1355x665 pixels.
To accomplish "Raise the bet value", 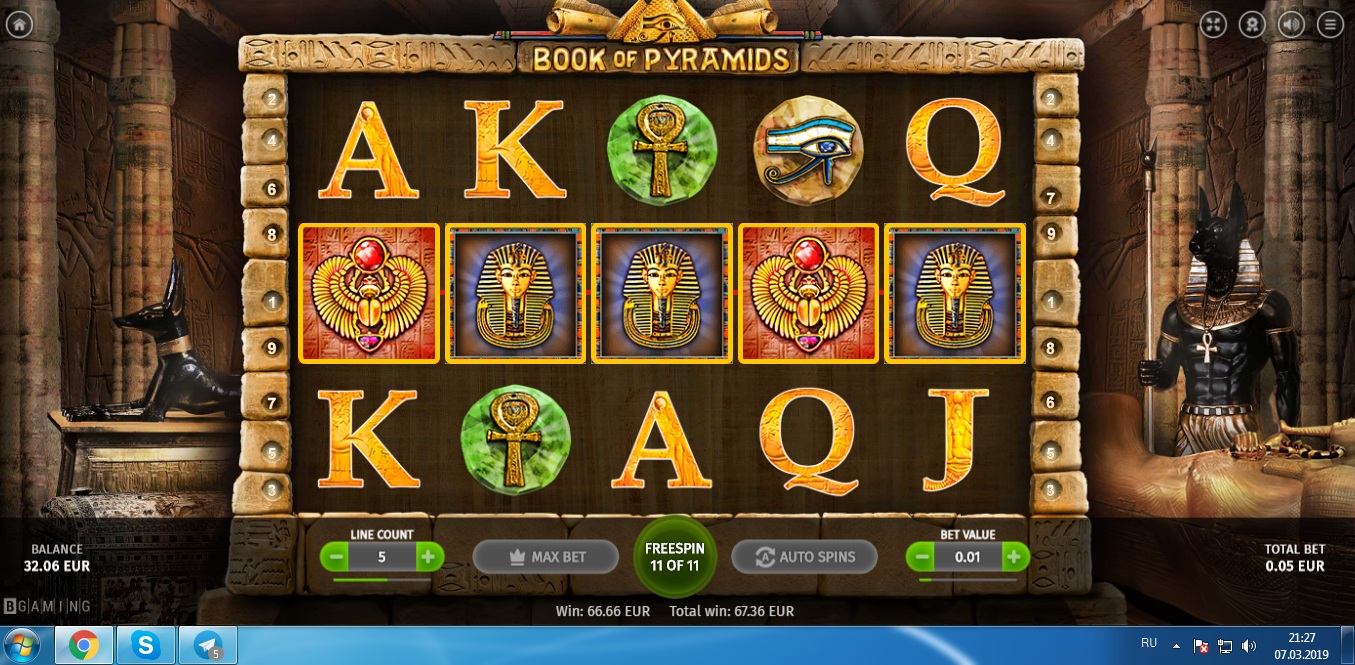I will 1014,557.
